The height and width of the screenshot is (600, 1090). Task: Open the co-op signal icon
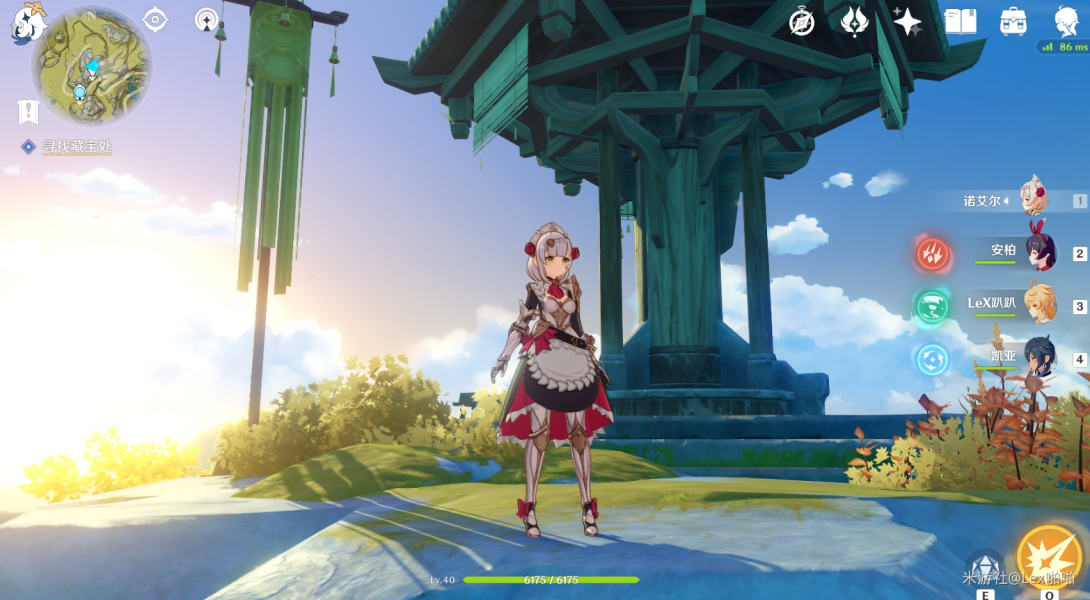(207, 19)
